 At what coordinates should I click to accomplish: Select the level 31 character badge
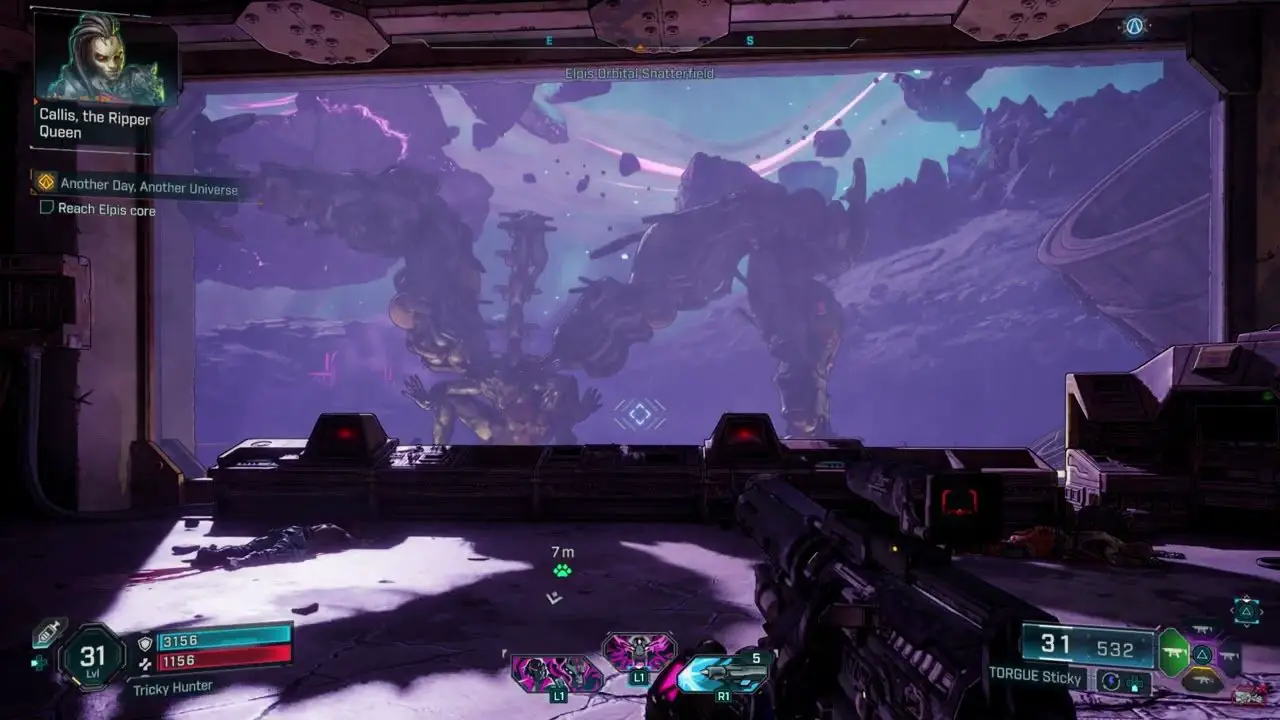(x=92, y=657)
